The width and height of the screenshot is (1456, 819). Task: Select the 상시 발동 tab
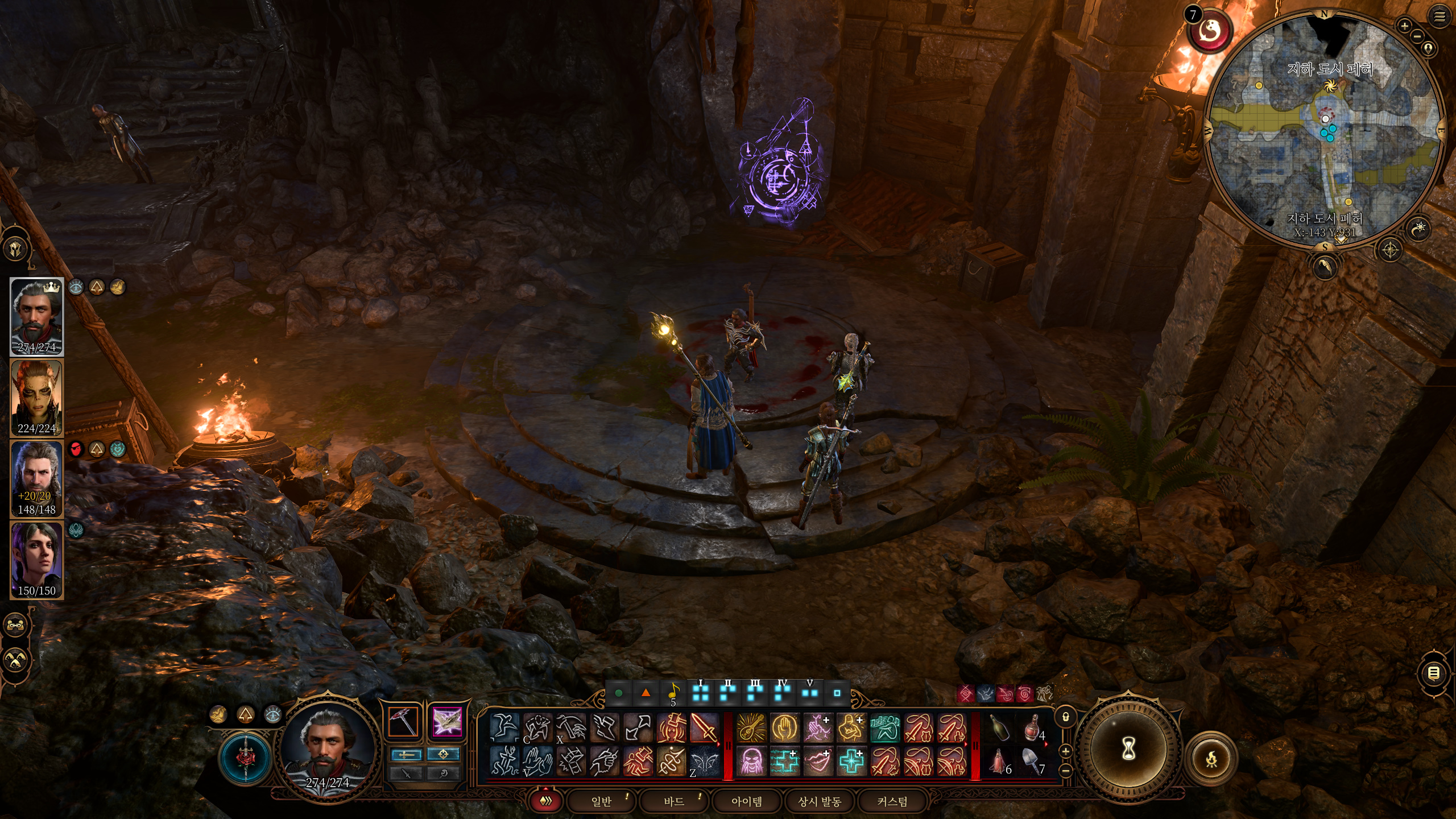click(820, 801)
